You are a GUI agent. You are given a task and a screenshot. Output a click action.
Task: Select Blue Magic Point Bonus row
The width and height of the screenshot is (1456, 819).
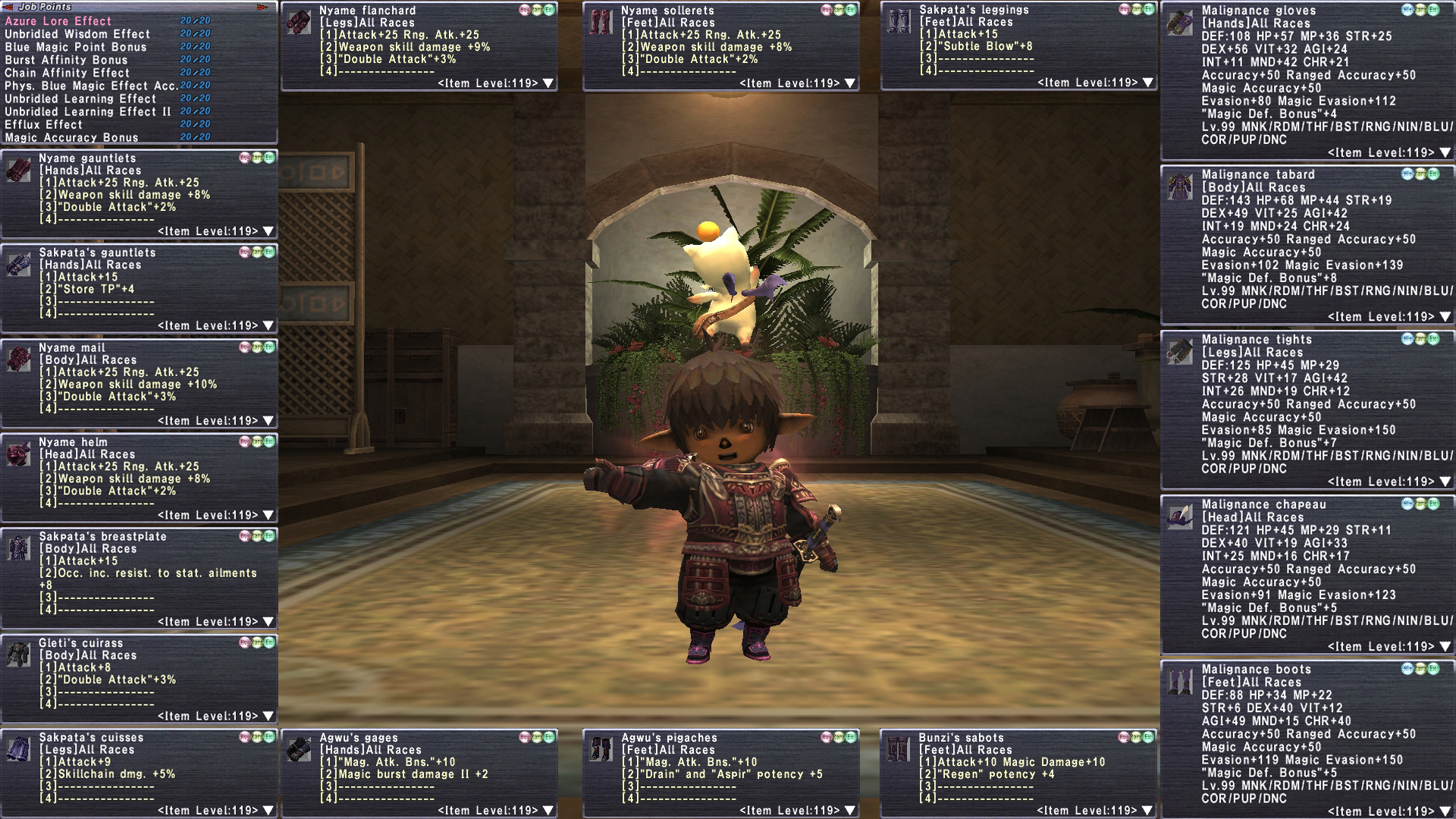(x=76, y=47)
